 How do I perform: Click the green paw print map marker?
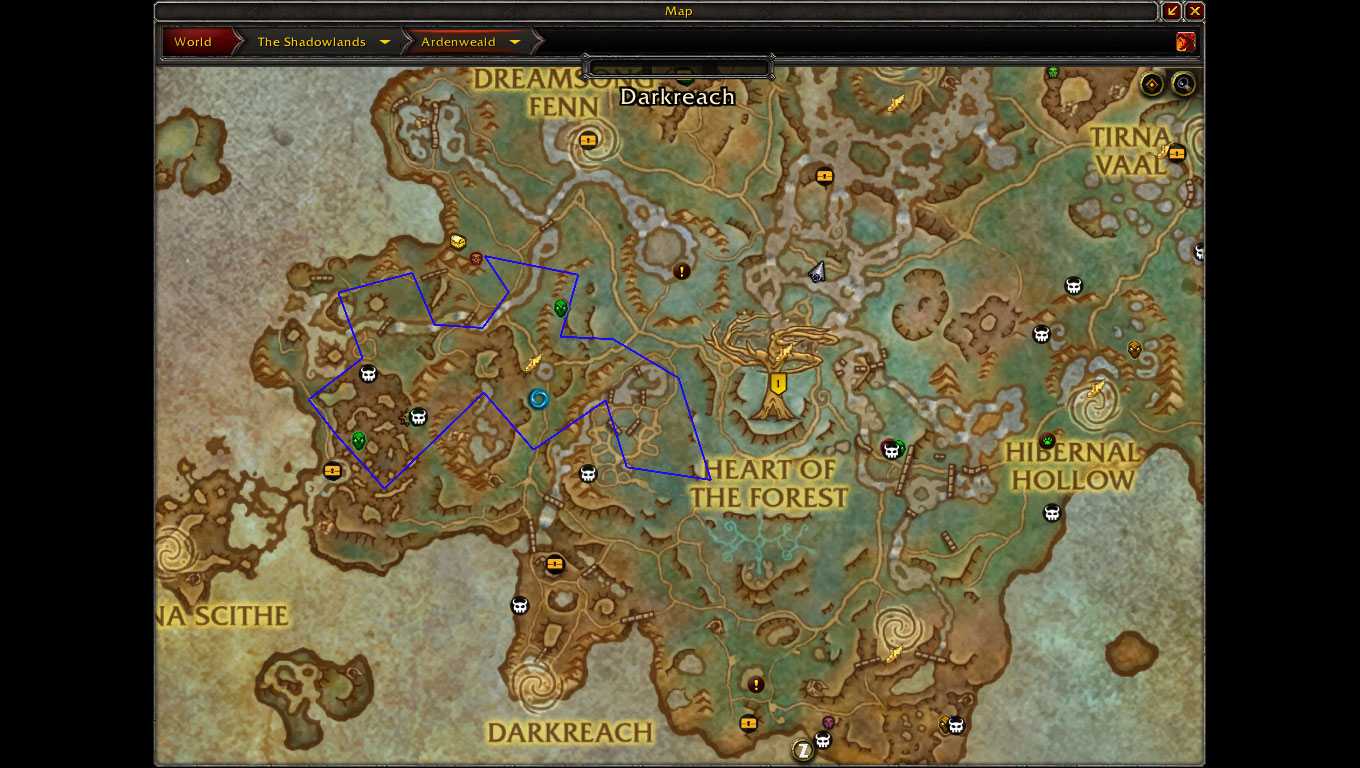pos(1047,441)
